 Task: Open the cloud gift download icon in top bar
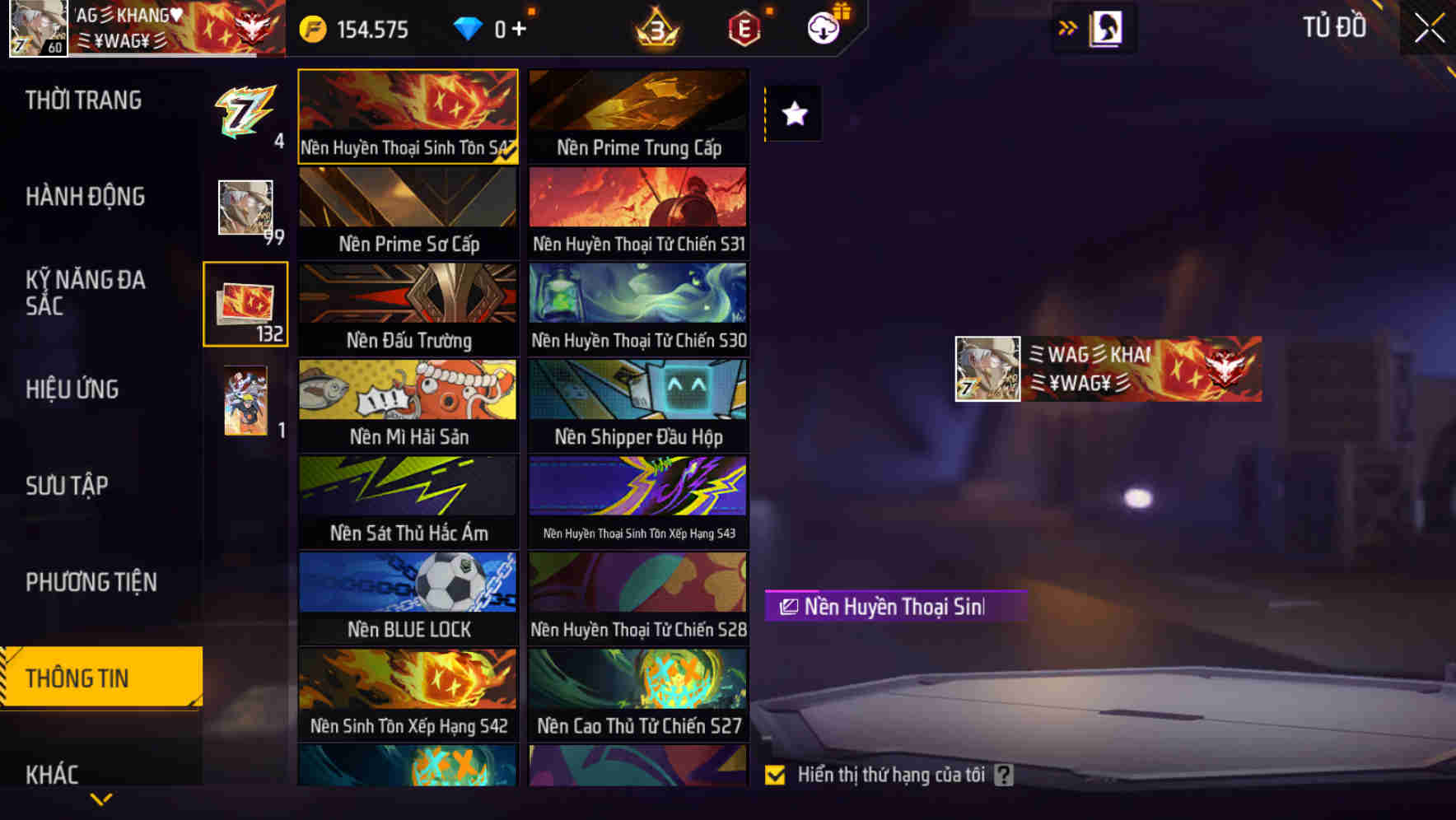pyautogui.click(x=824, y=28)
